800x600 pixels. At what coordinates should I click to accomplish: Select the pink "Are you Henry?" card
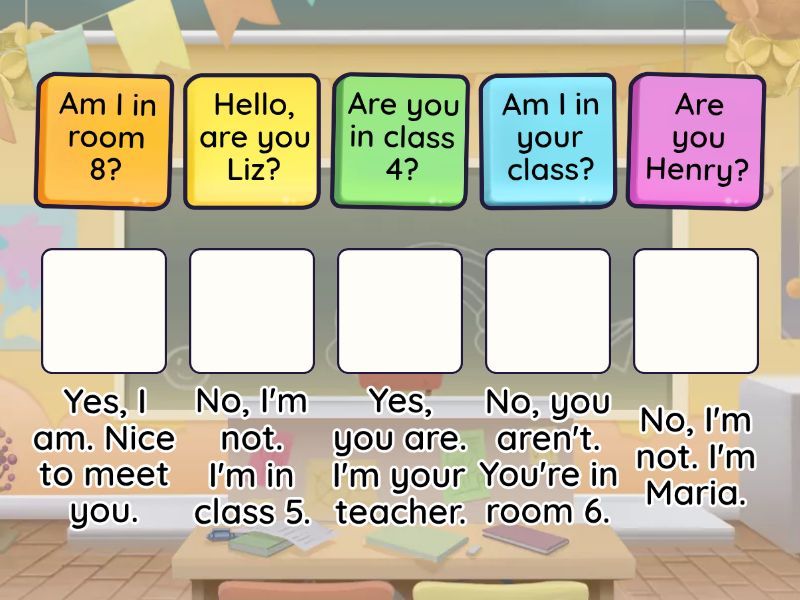tap(697, 138)
